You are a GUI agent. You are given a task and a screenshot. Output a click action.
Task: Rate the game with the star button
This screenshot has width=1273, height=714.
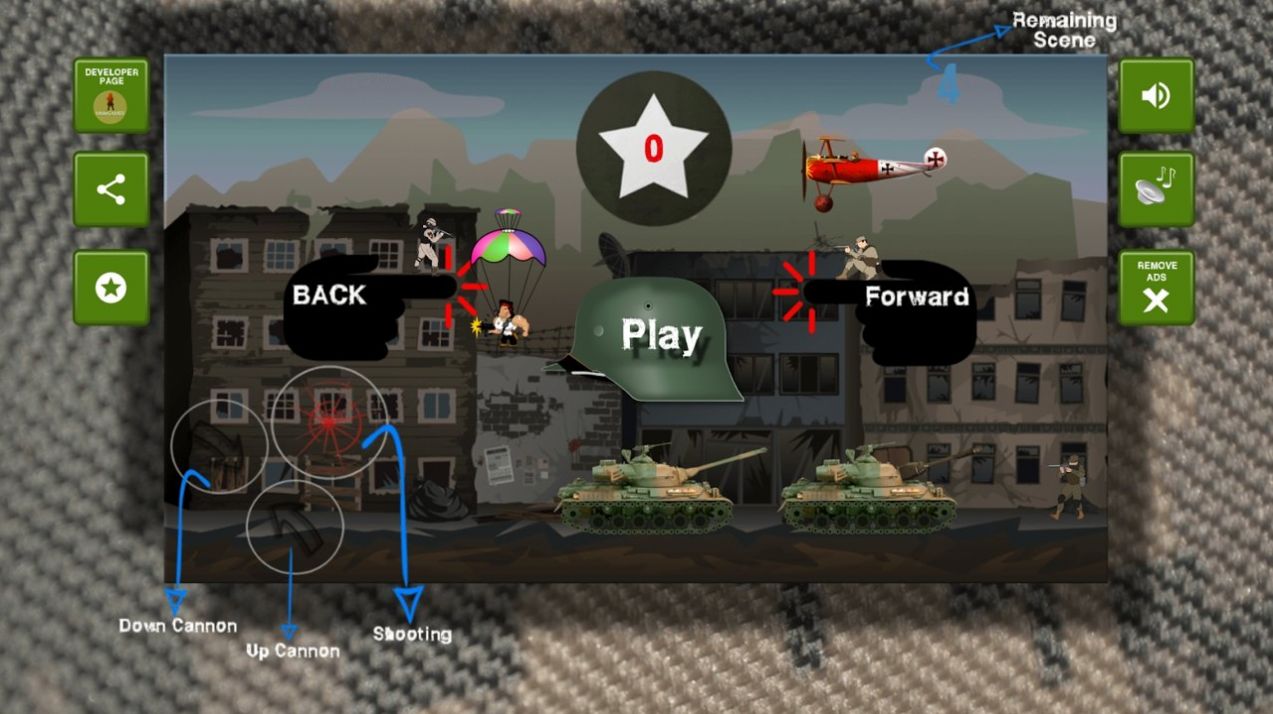click(111, 288)
